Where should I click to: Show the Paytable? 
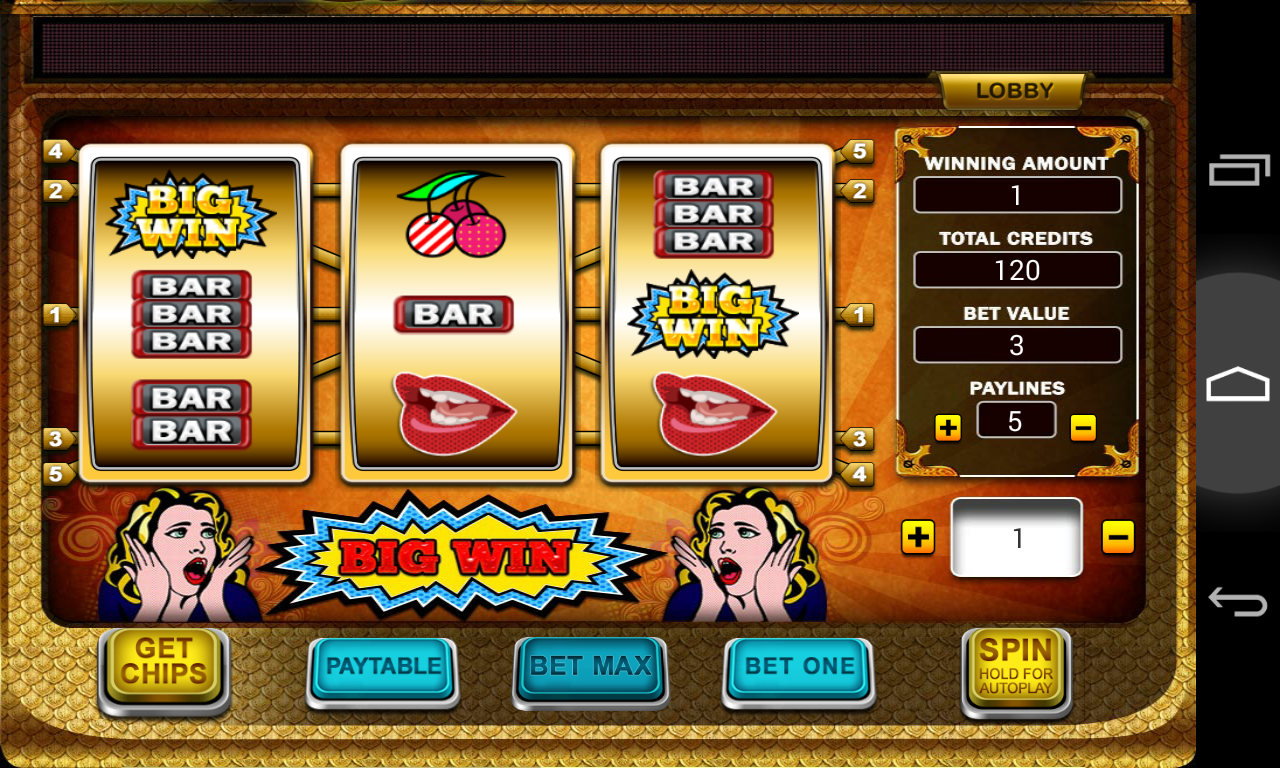[x=383, y=668]
